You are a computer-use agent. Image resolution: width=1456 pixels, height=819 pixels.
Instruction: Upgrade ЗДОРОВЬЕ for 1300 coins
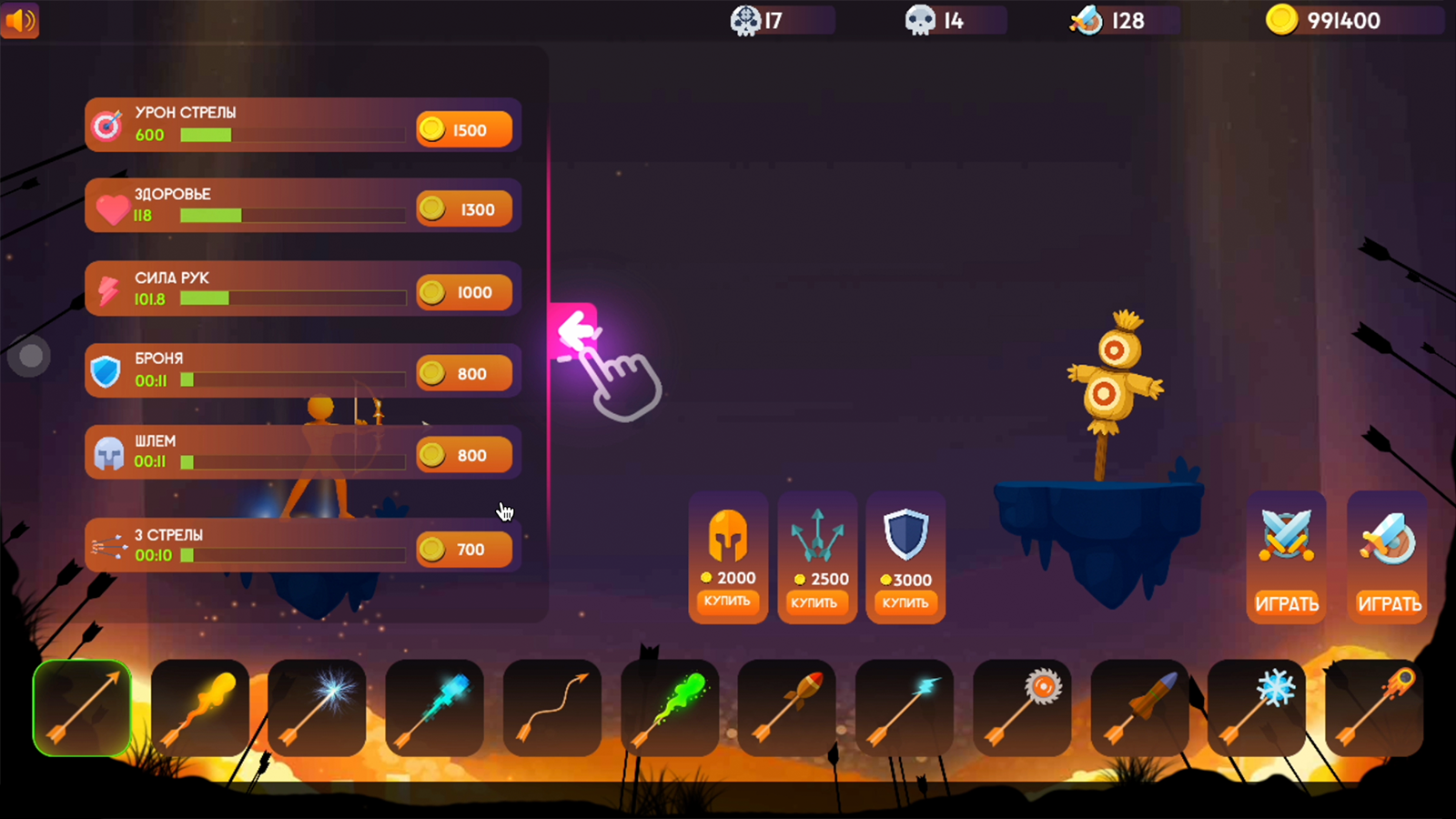[x=463, y=208]
